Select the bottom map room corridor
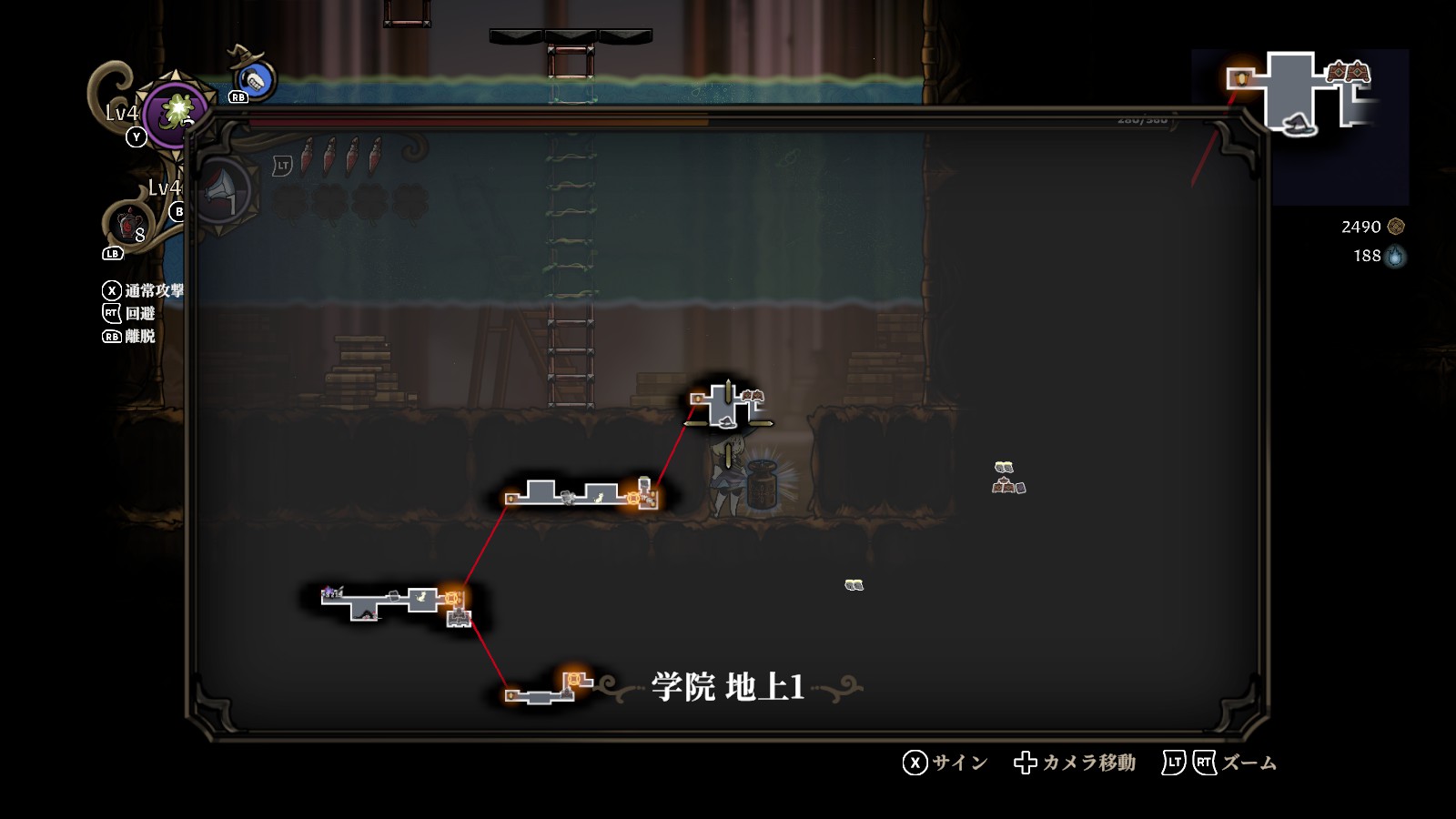Screen dimensions: 1456x819 click(539, 697)
